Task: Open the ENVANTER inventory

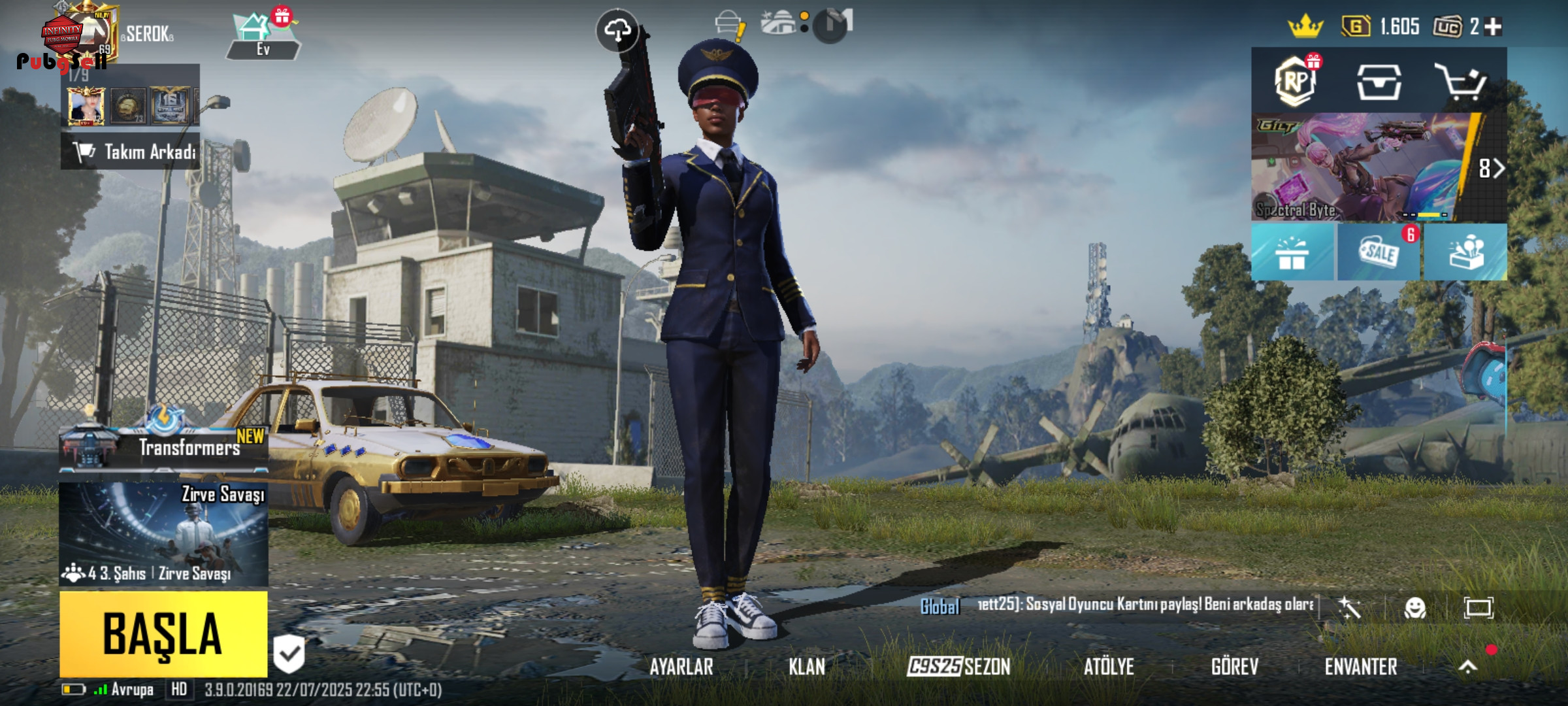Action: pos(1361,667)
